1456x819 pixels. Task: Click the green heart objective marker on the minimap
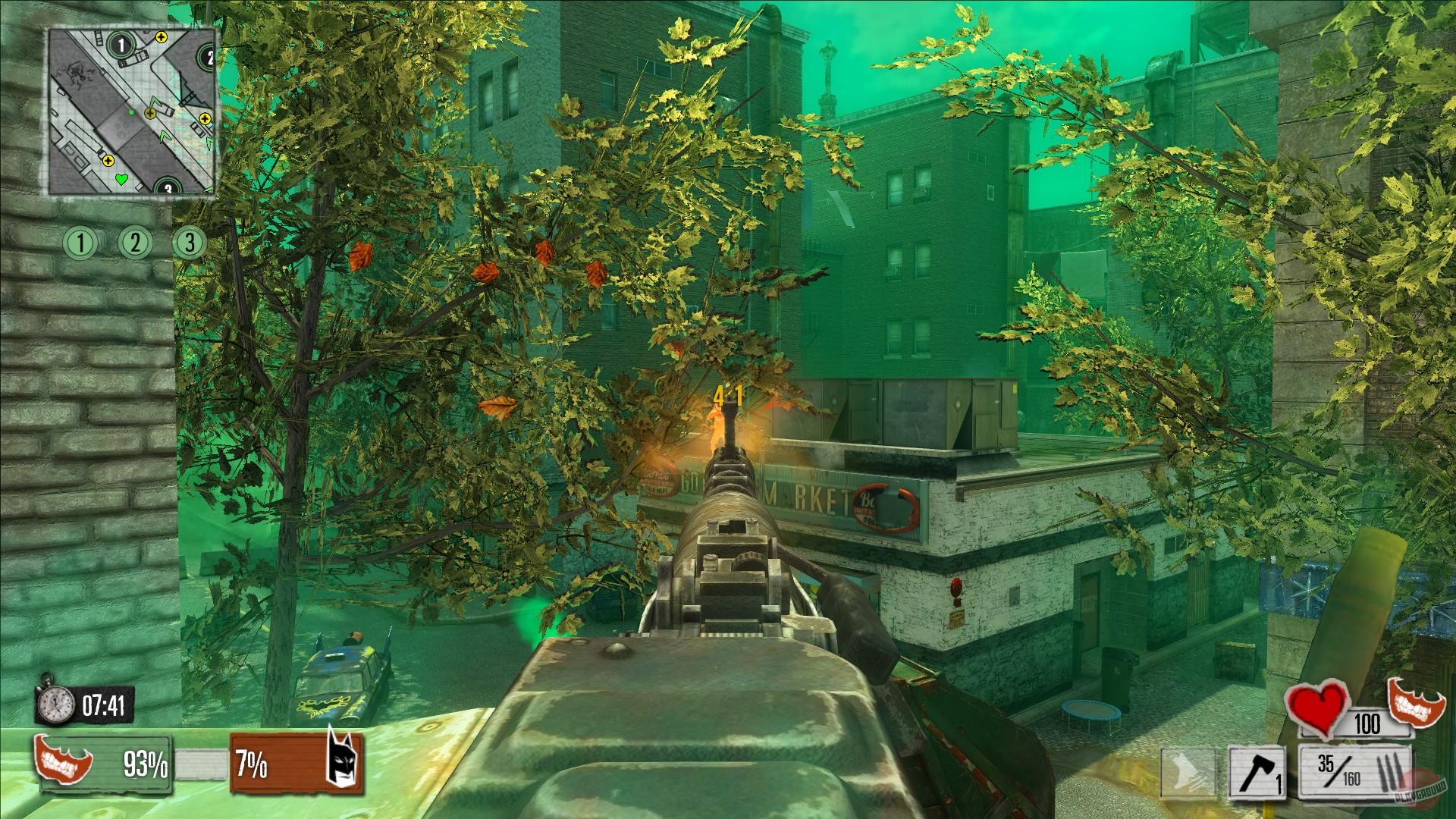[121, 178]
